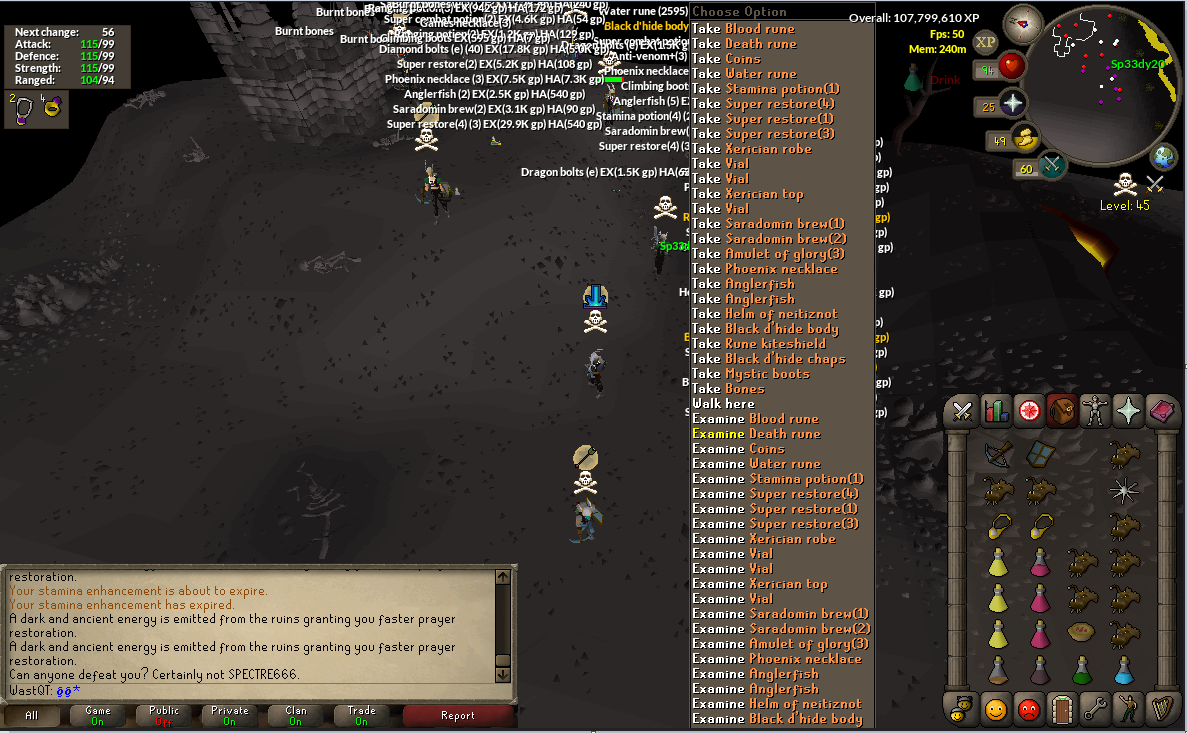Pick the Take Rune kiteshield option
The height and width of the screenshot is (733, 1187).
click(x=761, y=344)
